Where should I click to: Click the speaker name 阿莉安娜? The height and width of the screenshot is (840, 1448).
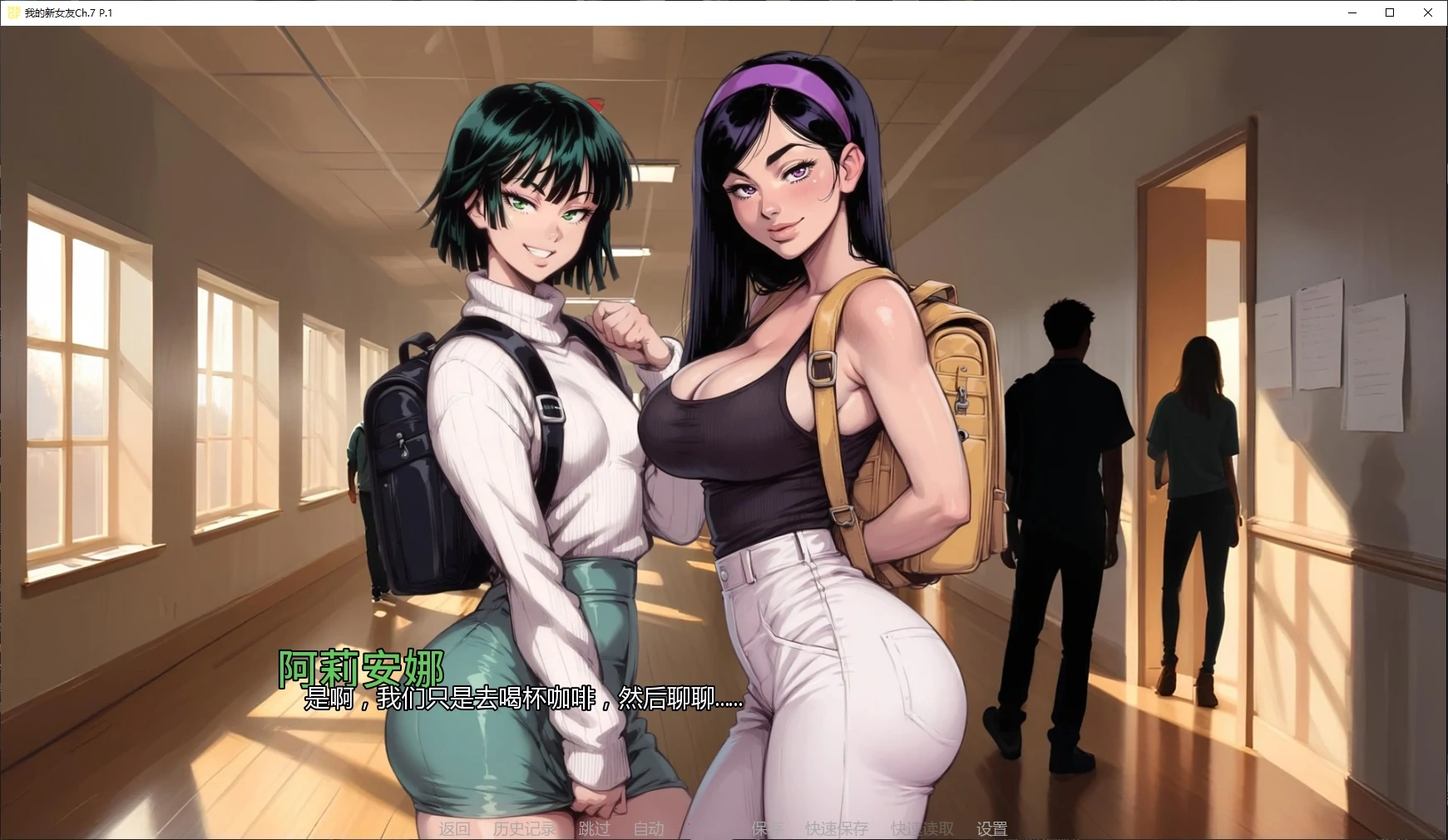click(x=361, y=667)
